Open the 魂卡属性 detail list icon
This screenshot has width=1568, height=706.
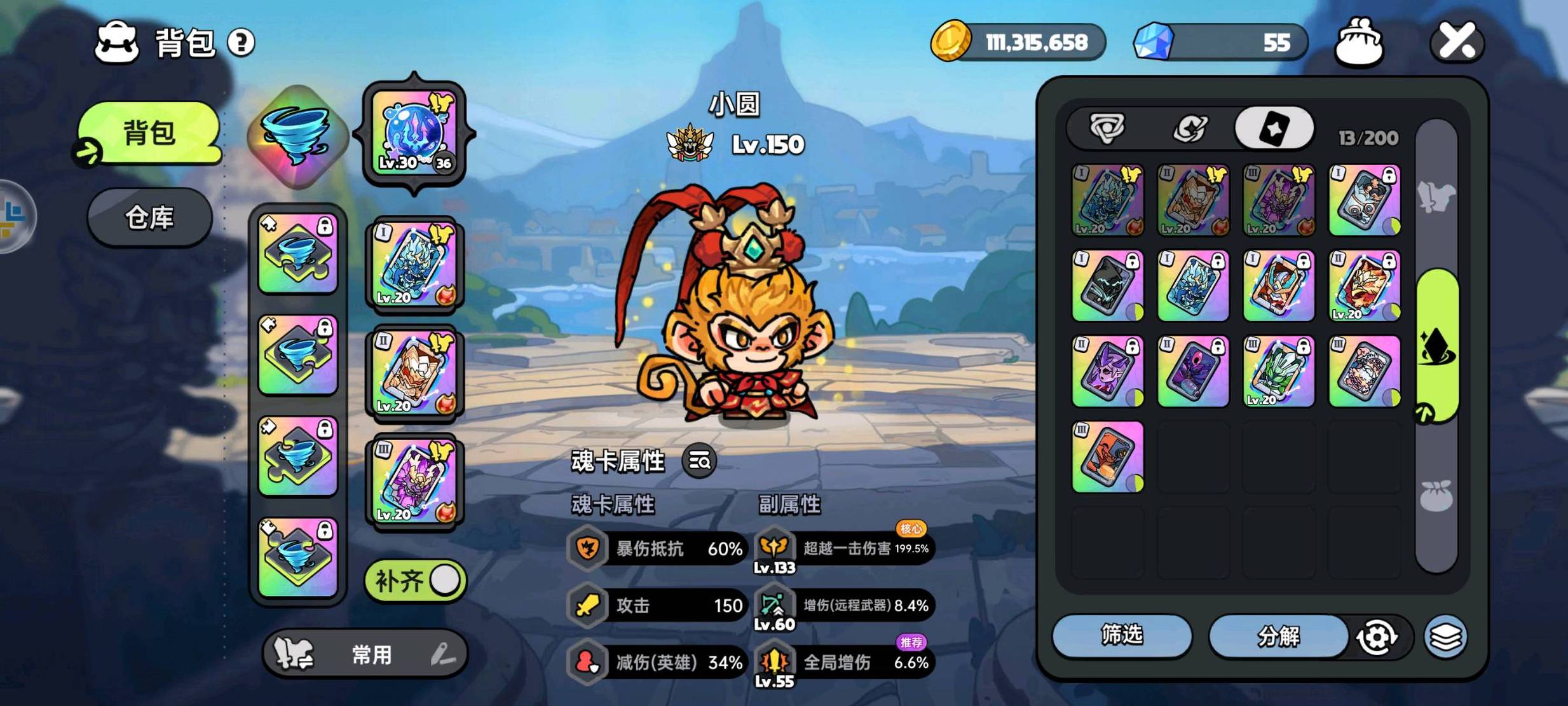pos(699,460)
